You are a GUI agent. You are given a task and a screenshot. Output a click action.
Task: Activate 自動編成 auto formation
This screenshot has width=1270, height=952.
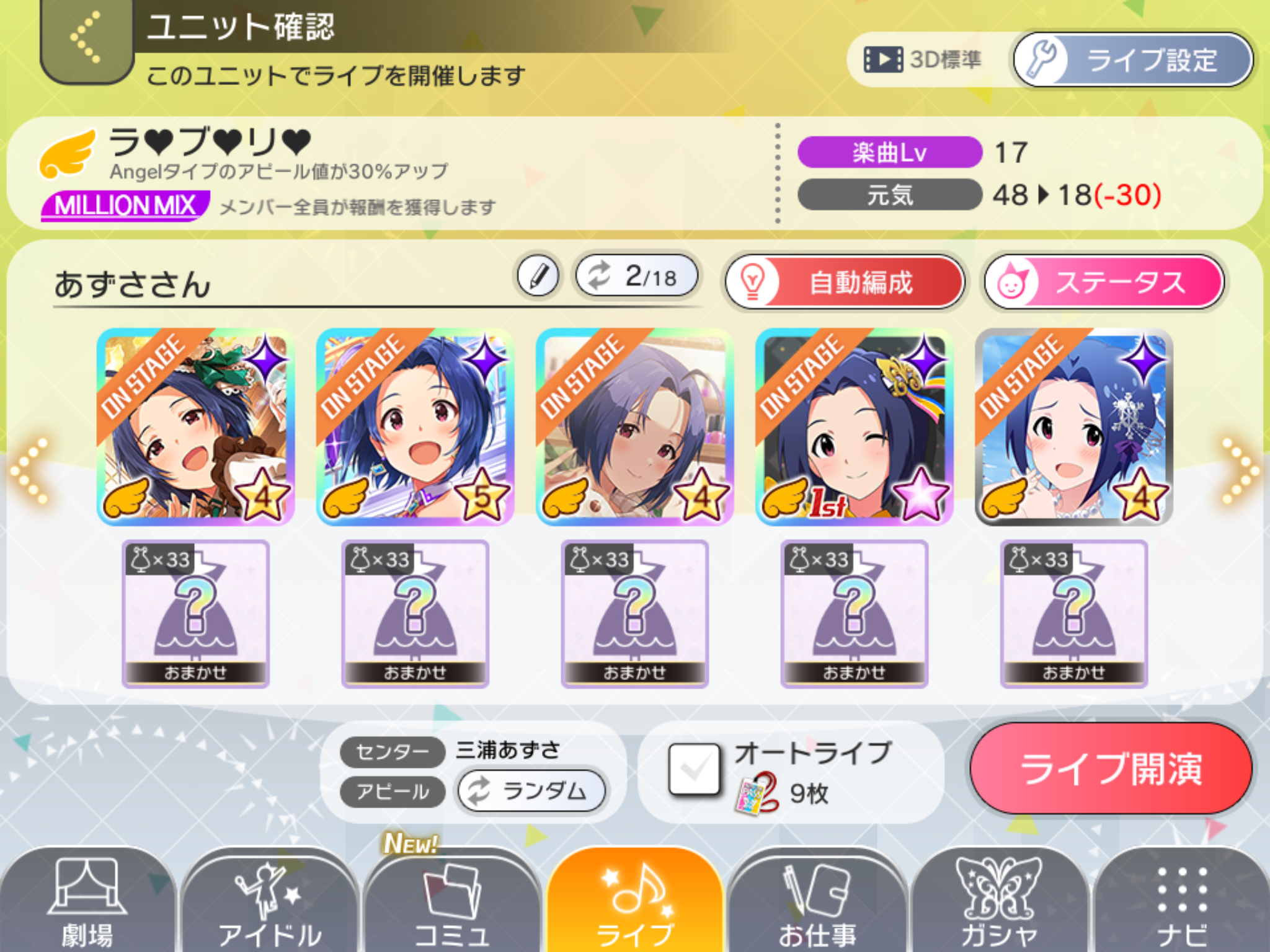845,283
